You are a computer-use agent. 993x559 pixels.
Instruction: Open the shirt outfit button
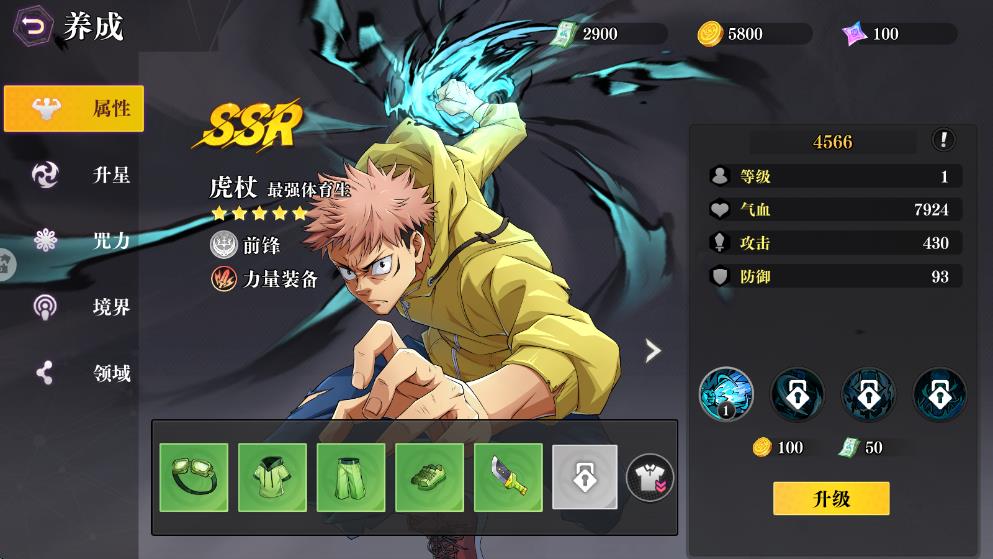(650, 478)
